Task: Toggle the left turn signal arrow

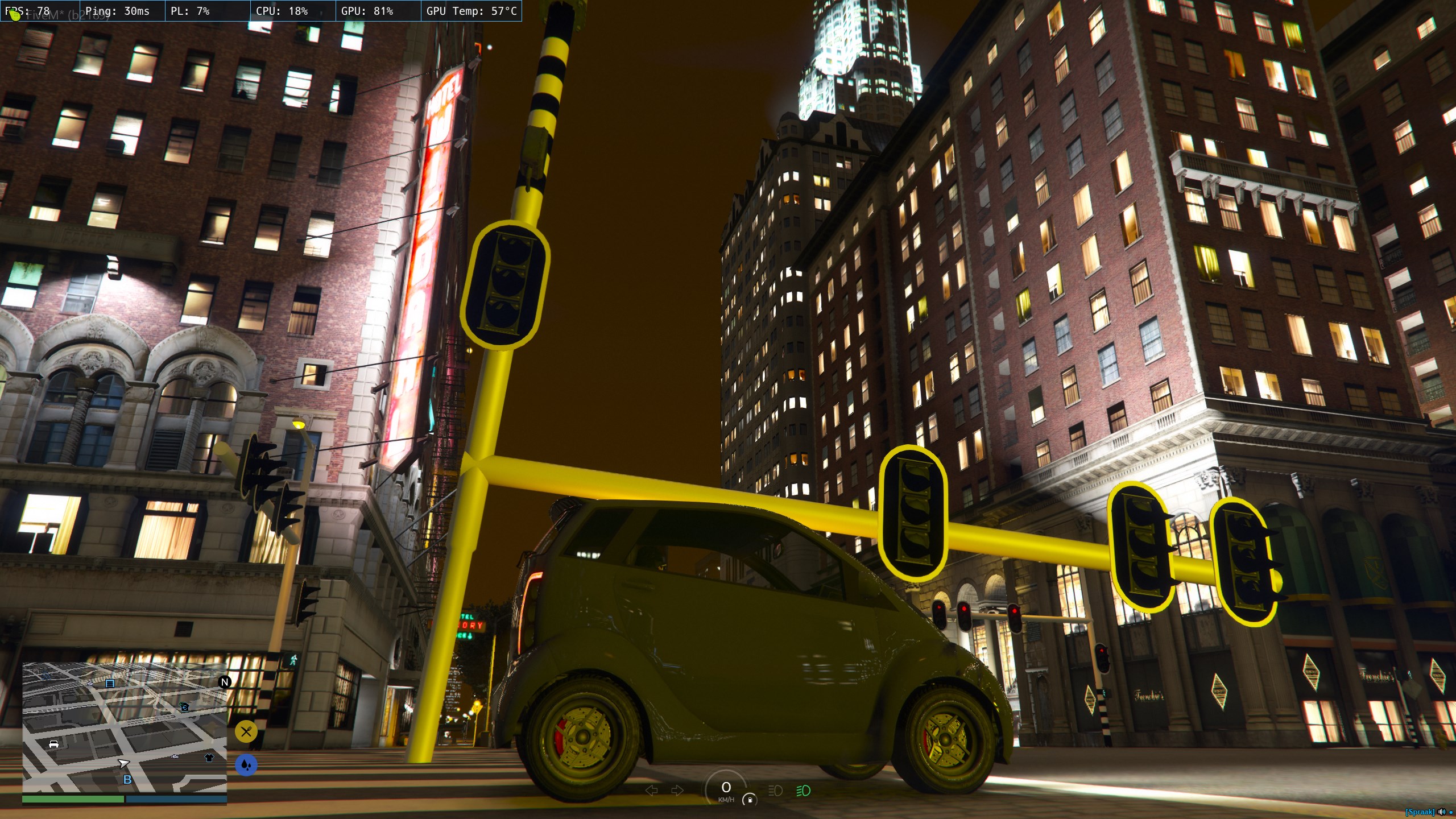Action: pyautogui.click(x=652, y=790)
